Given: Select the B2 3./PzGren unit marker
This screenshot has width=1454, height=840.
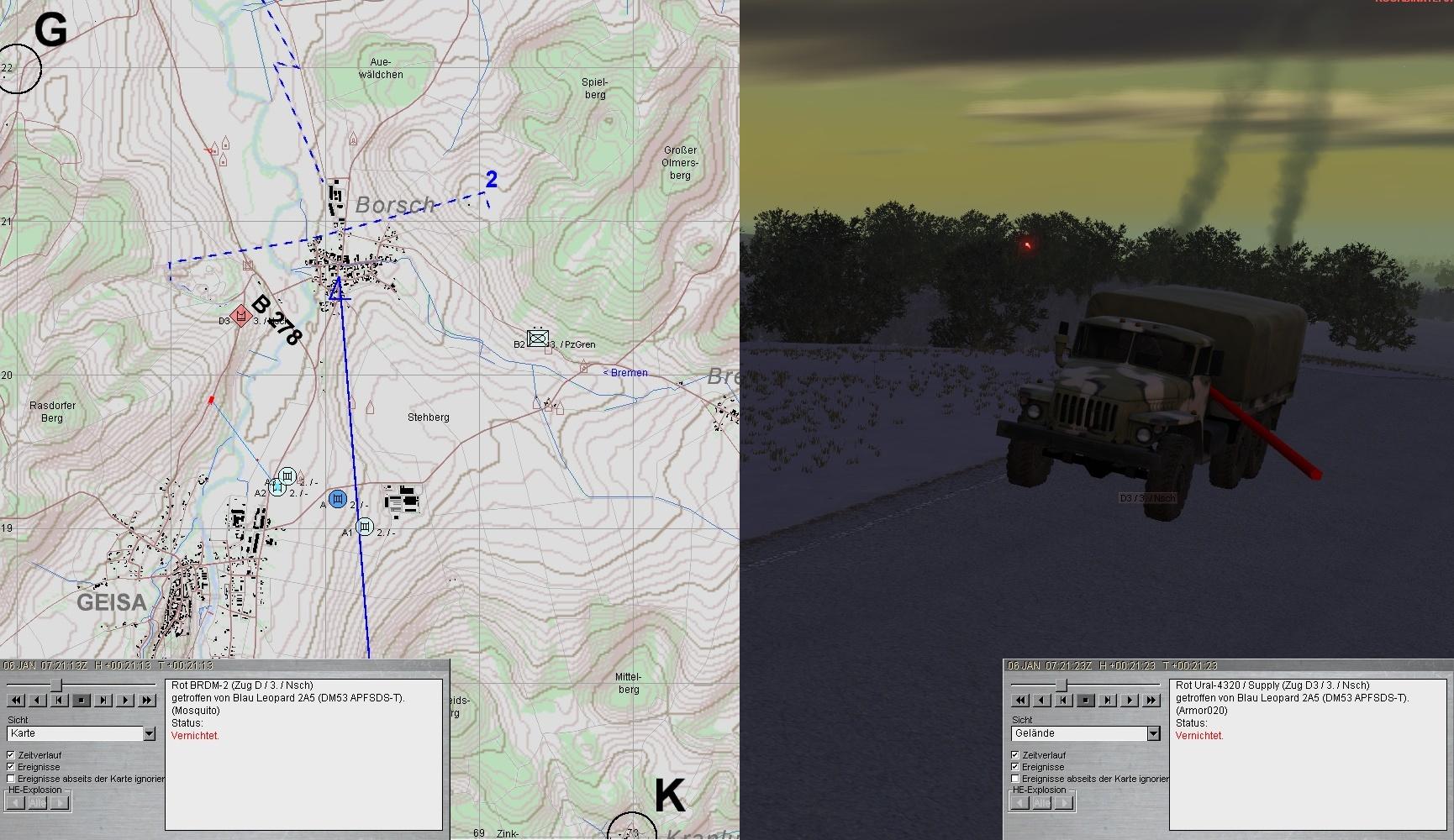Looking at the screenshot, I should click(537, 339).
